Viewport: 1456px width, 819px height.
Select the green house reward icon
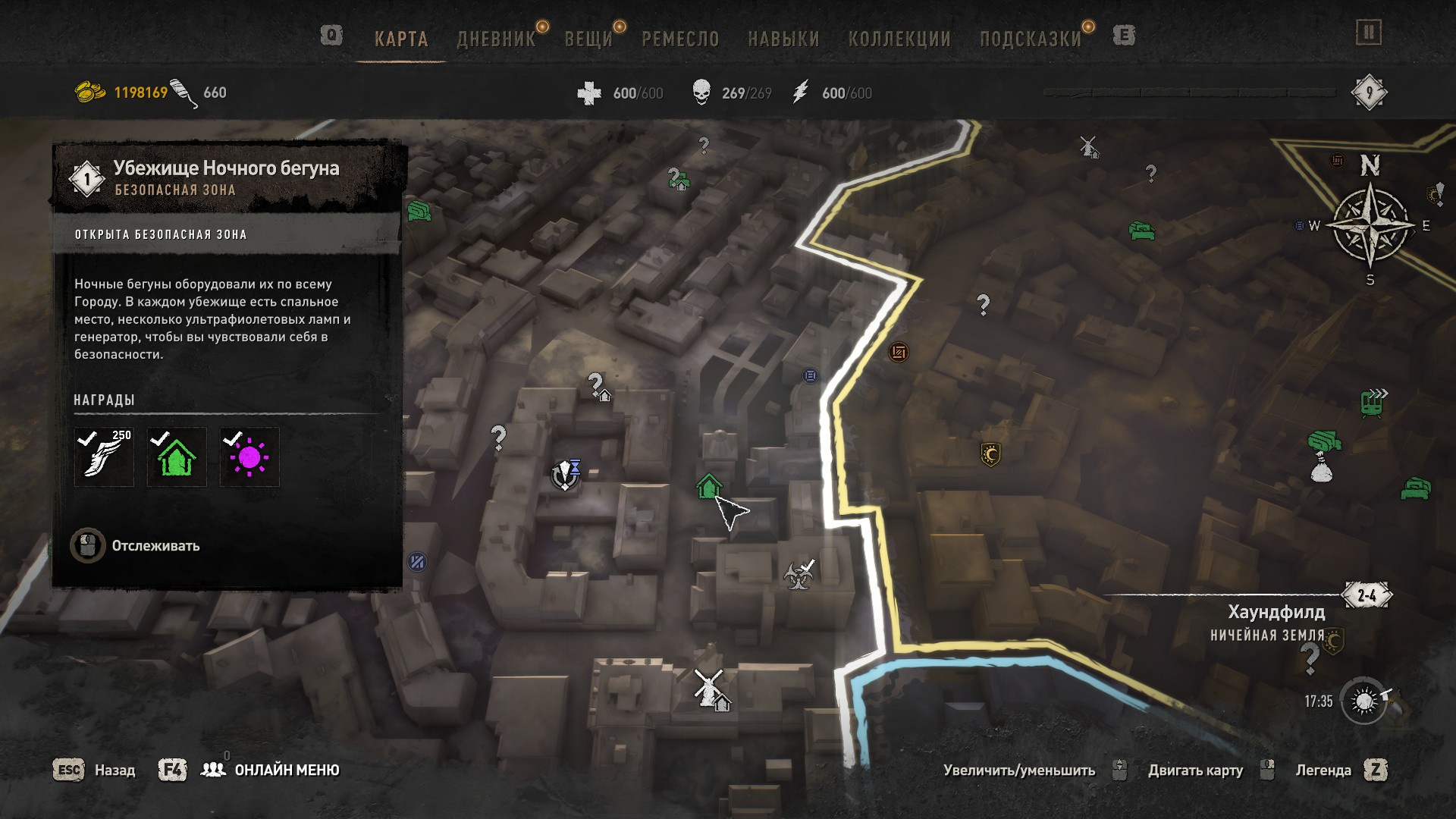click(x=177, y=457)
